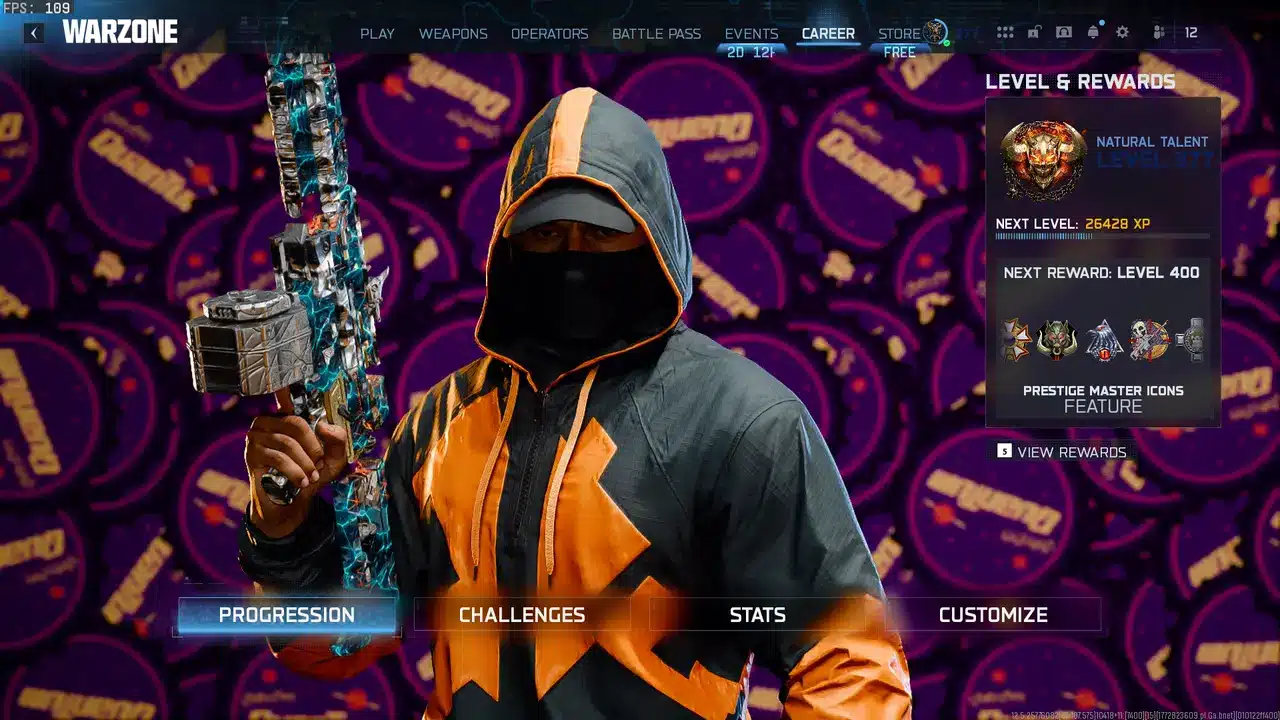Select the Operators tab
The image size is (1280, 720).
549,34
